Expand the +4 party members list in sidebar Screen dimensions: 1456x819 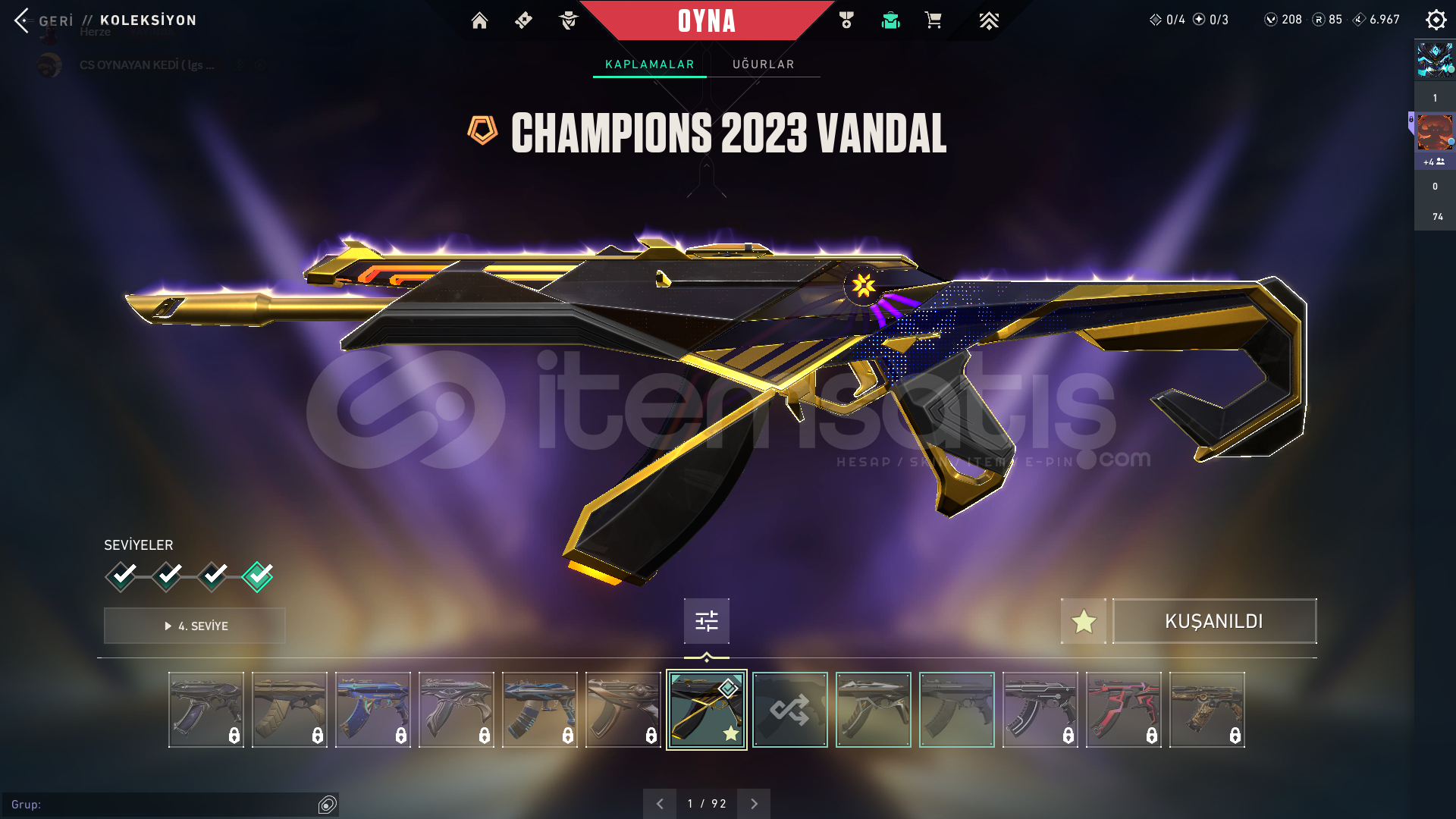tap(1433, 162)
